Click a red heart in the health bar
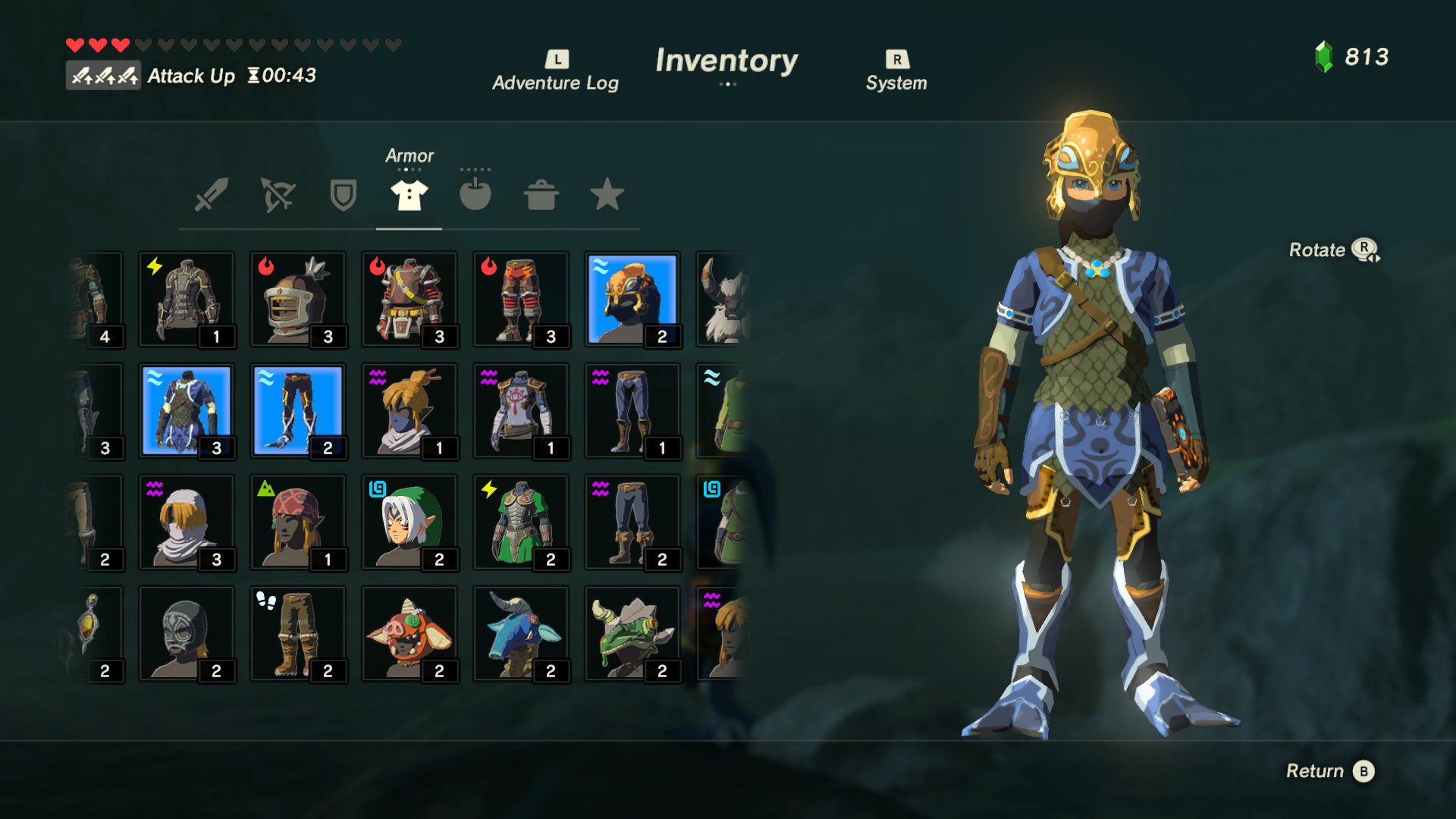 pyautogui.click(x=76, y=44)
